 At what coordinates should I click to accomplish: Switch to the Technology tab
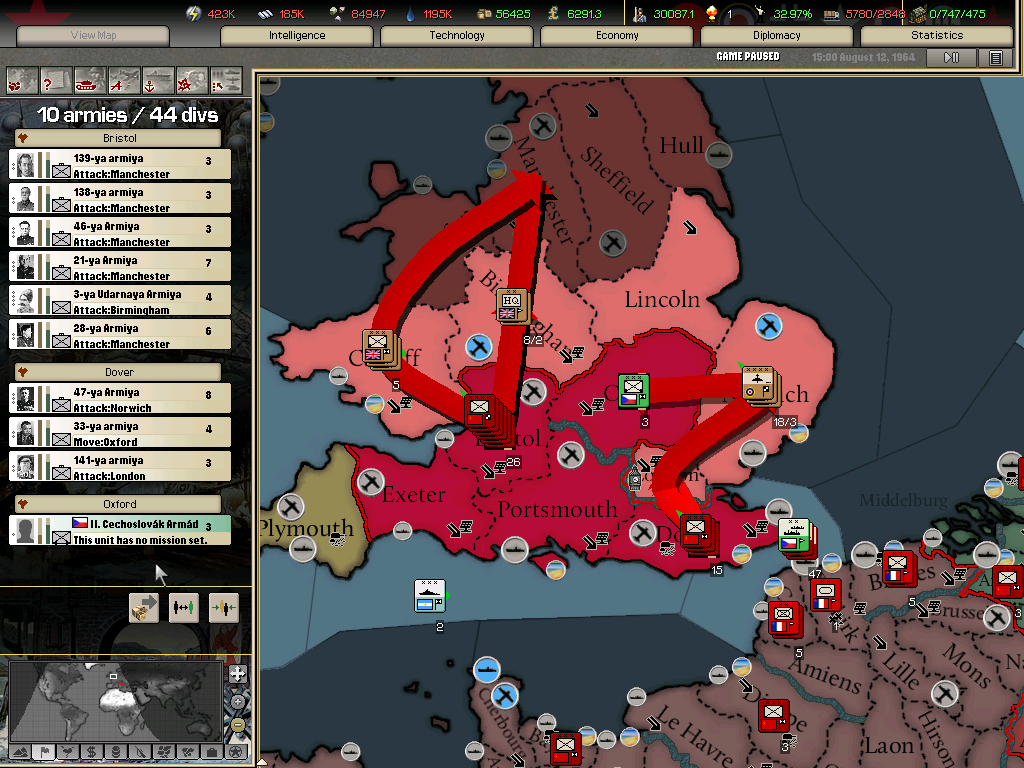(457, 35)
